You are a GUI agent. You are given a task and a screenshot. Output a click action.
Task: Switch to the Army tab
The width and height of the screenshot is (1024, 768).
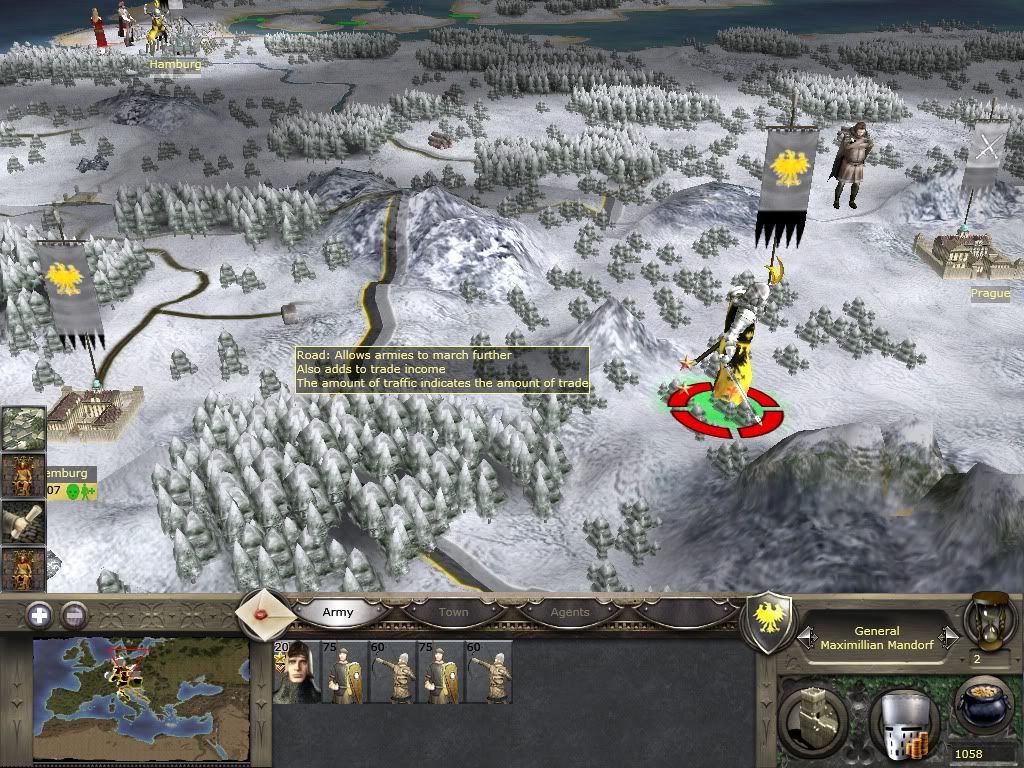(338, 612)
